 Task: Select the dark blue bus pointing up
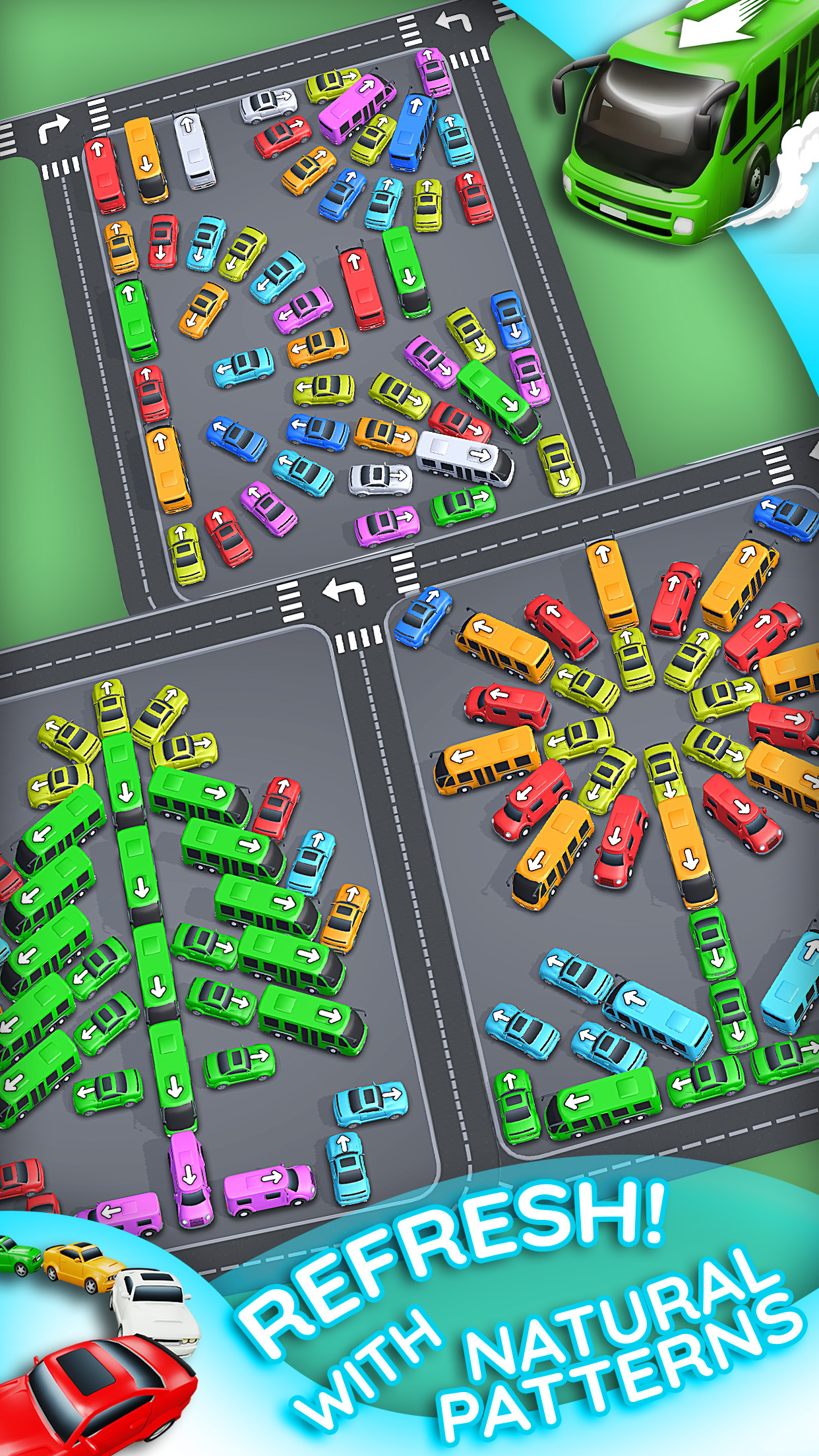tap(413, 131)
